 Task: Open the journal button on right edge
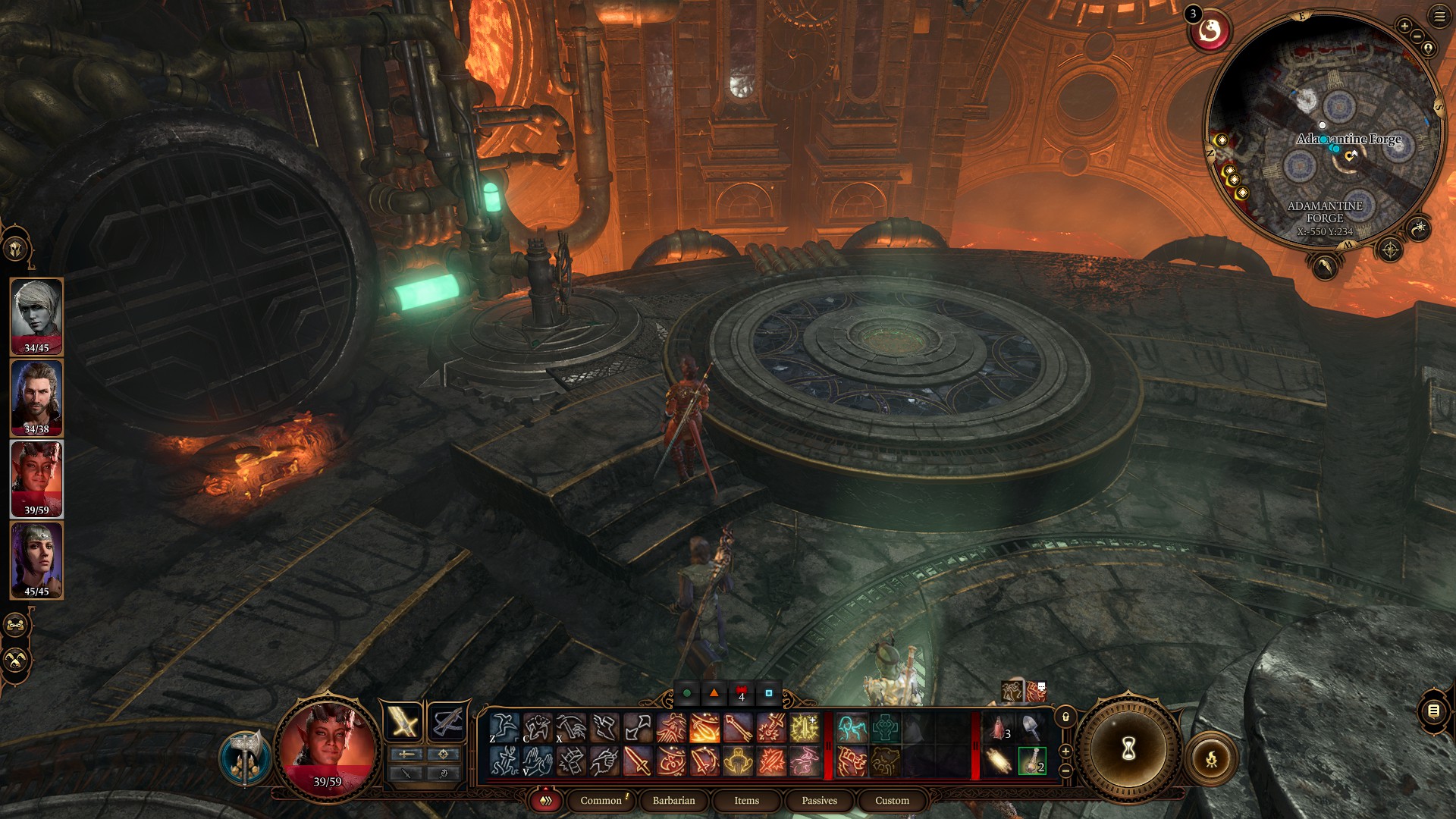pos(1433,711)
